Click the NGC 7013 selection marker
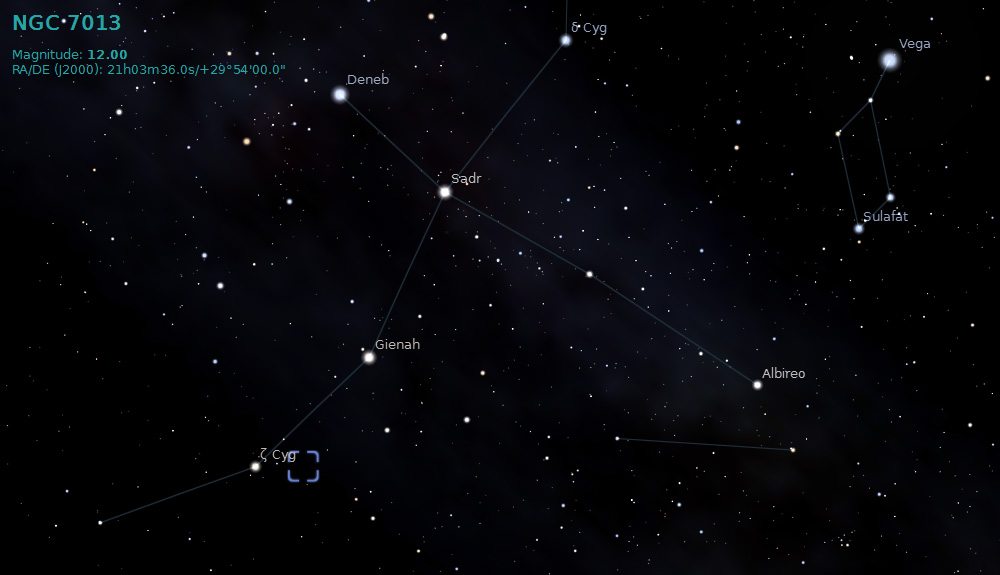The height and width of the screenshot is (575, 1000). [303, 466]
